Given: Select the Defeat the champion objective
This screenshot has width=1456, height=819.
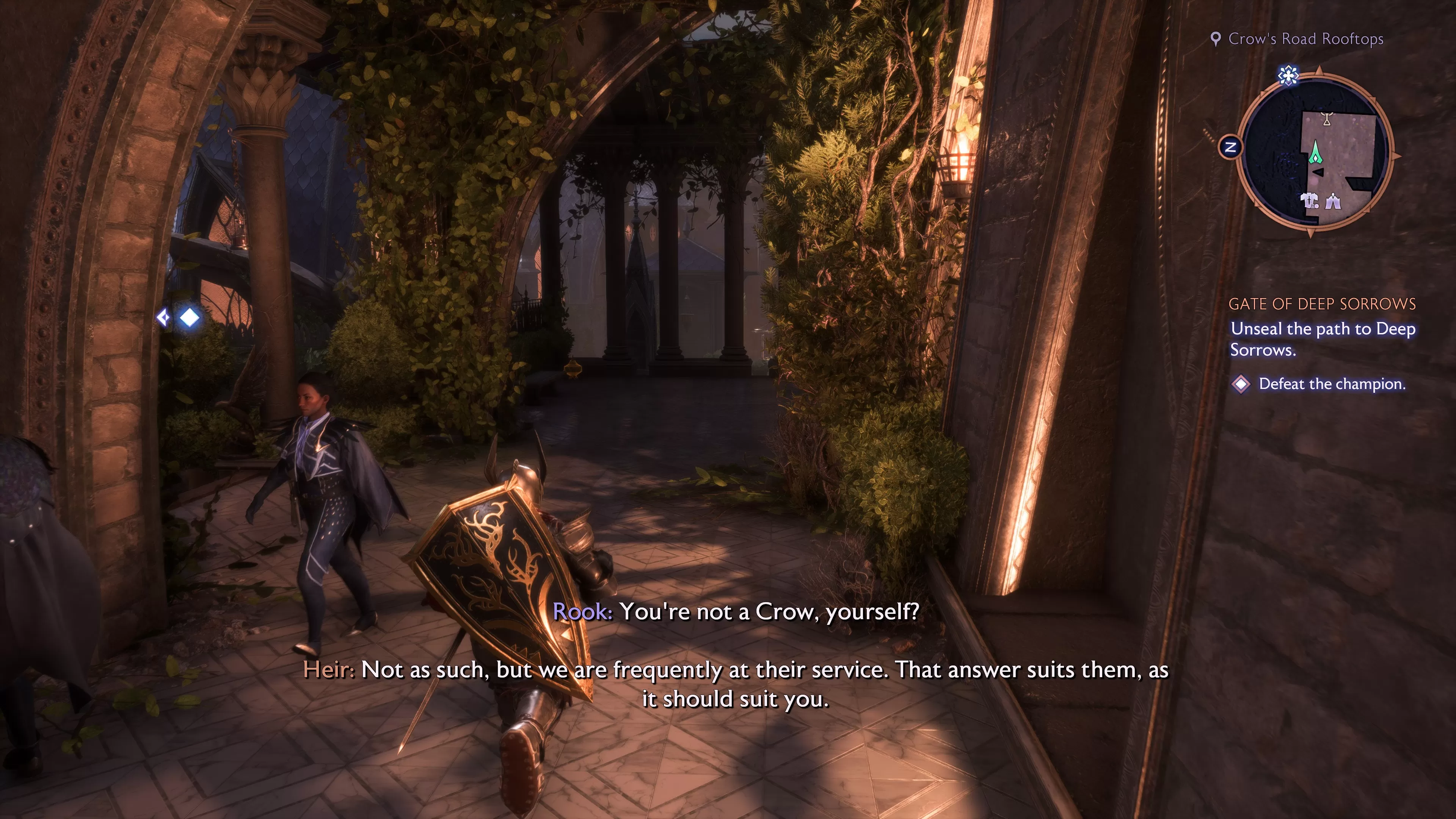Looking at the screenshot, I should pos(1331,384).
